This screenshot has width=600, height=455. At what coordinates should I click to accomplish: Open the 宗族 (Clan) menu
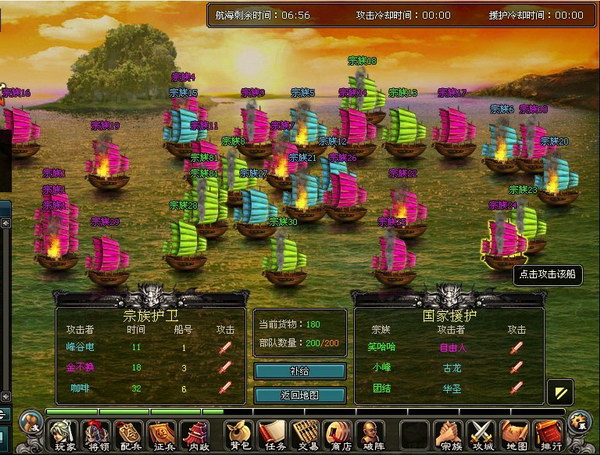450,434
